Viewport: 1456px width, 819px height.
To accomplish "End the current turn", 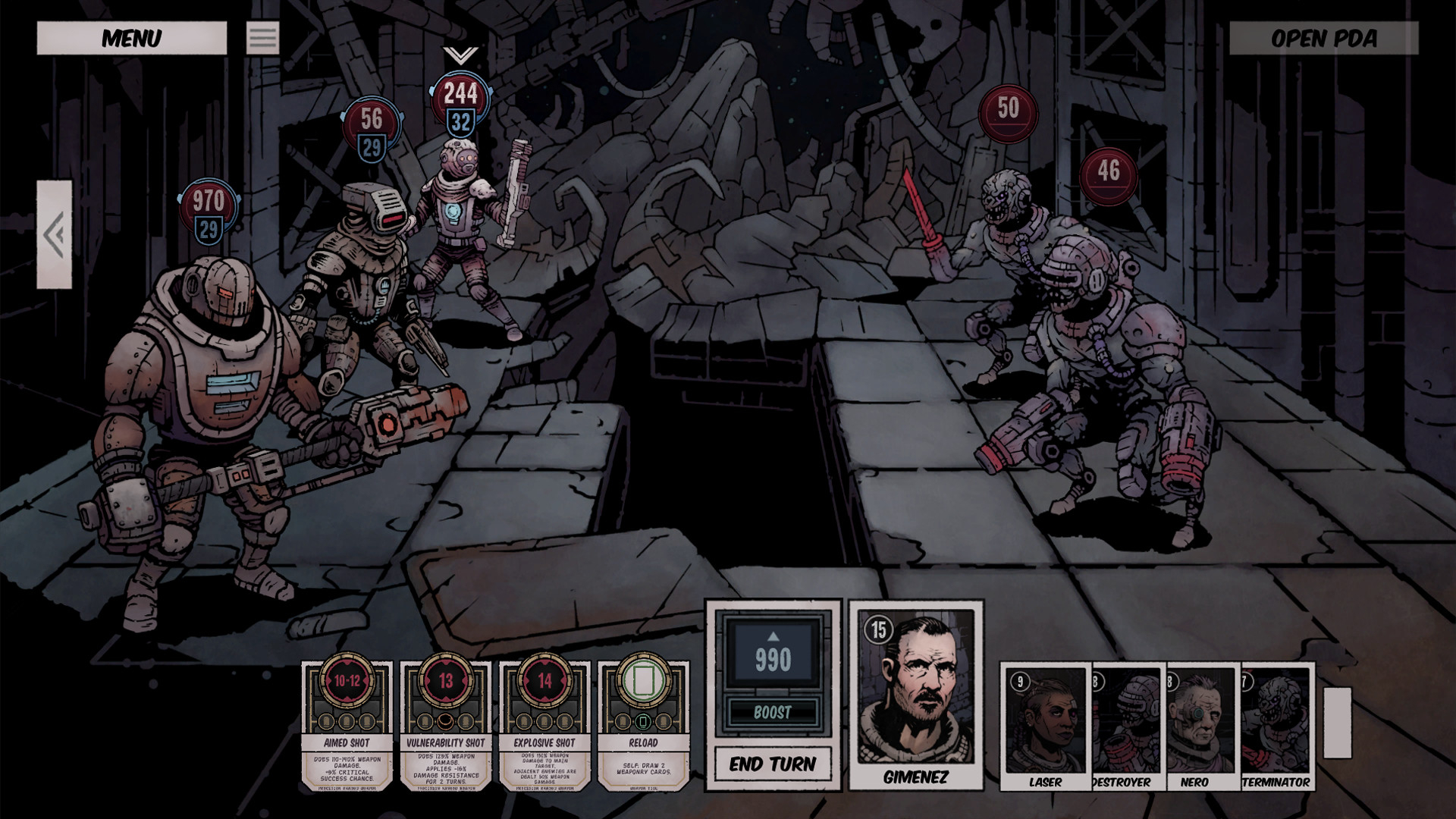I will (772, 764).
